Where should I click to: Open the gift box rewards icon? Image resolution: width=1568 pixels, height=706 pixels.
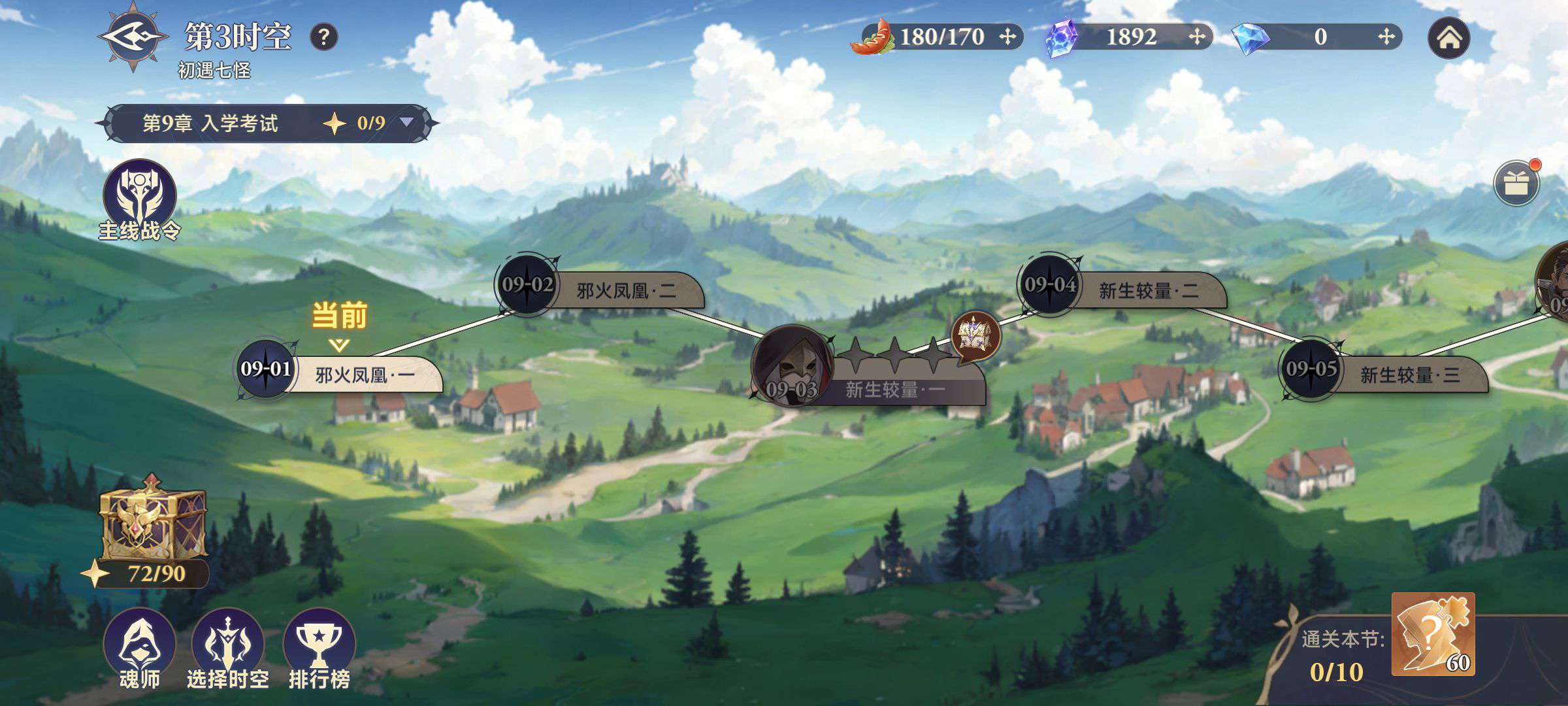(1516, 184)
